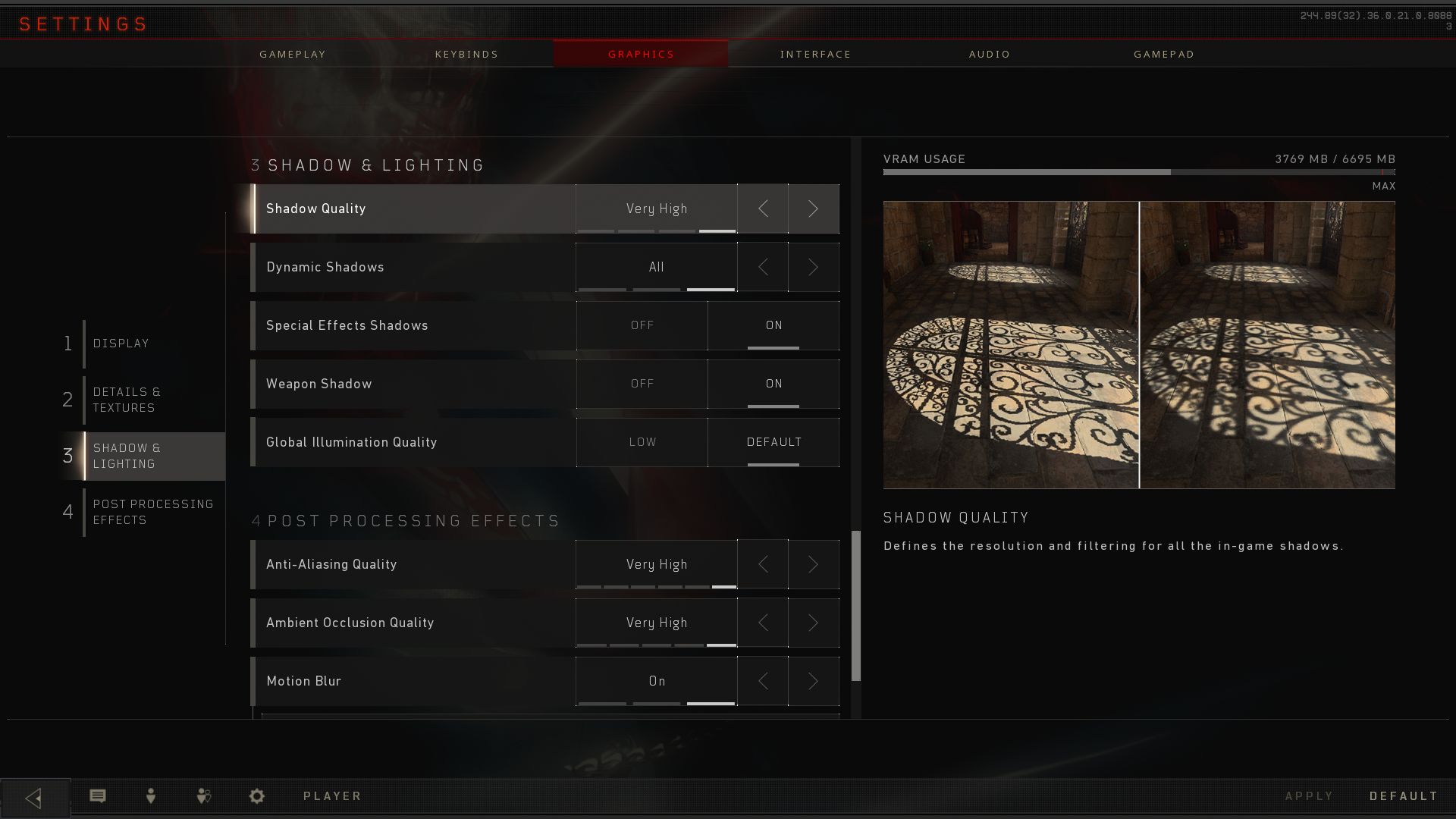
Task: Open the Keybinds tab
Action: pyautogui.click(x=466, y=55)
